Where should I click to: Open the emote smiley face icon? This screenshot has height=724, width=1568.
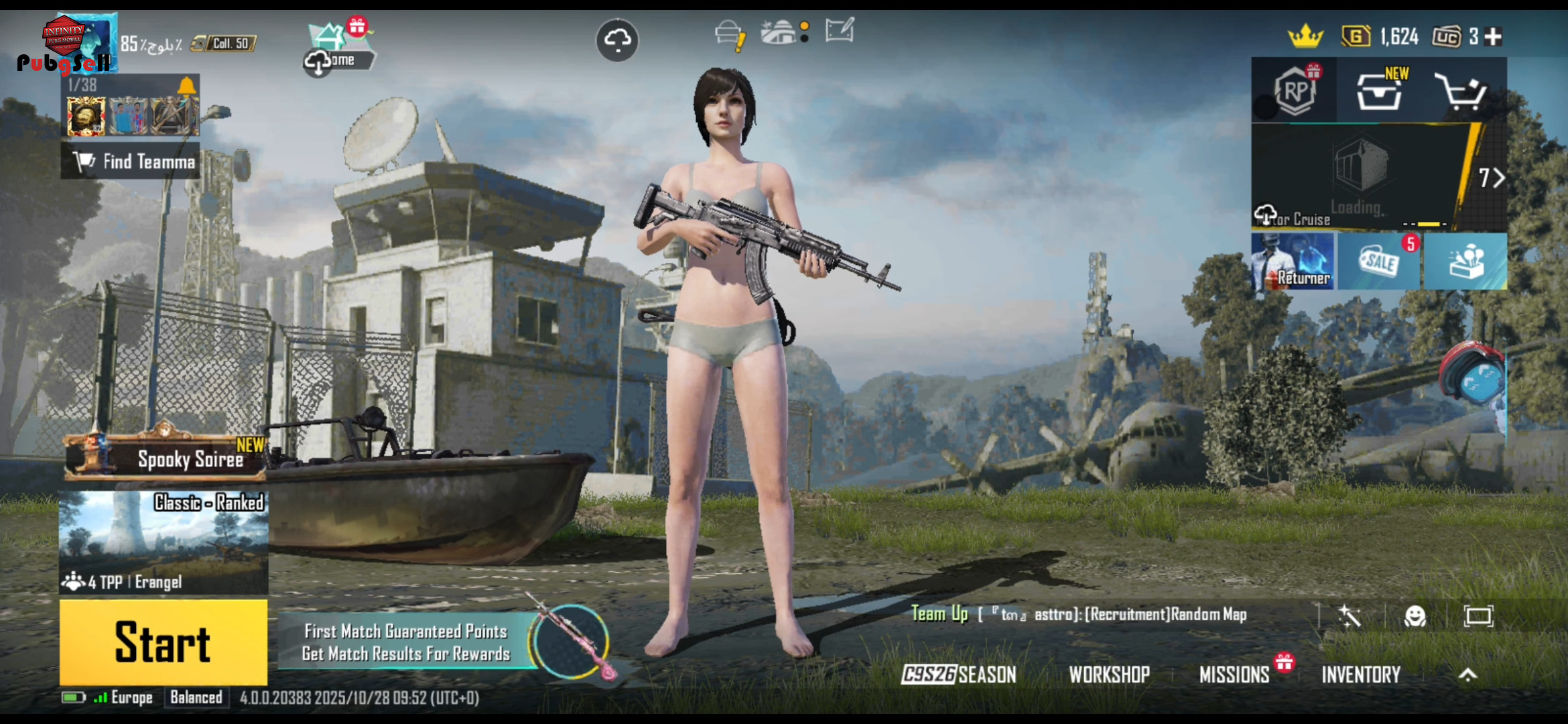(x=1415, y=616)
